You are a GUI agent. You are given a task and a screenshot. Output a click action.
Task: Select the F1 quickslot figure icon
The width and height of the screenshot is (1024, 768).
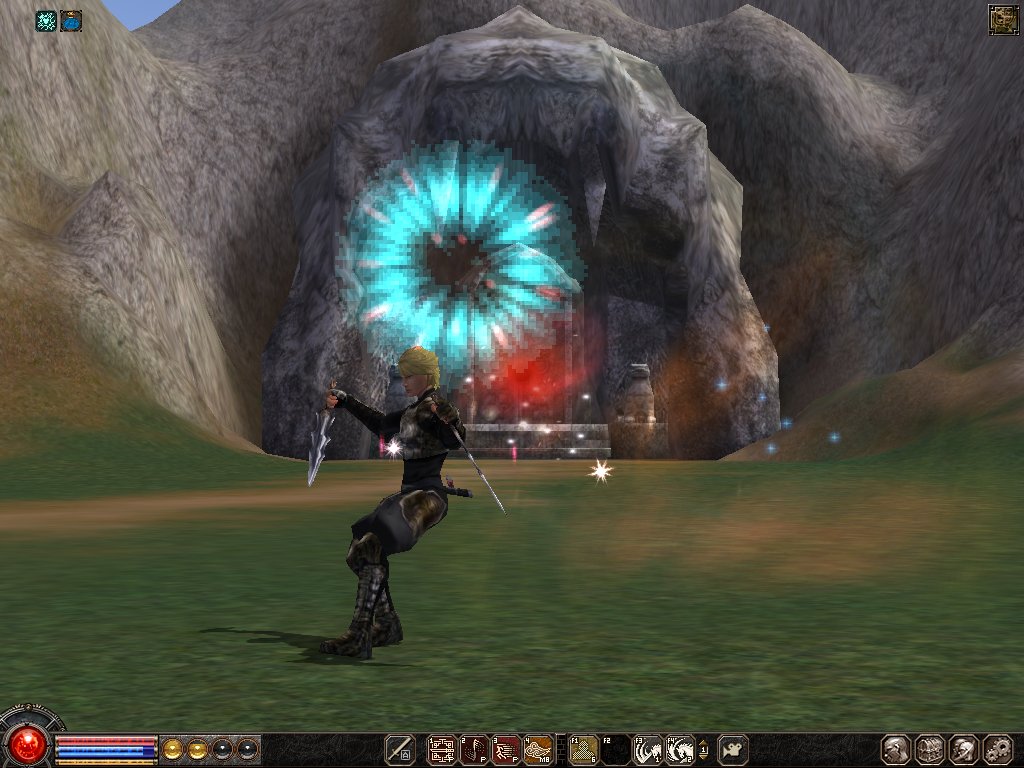(x=583, y=749)
